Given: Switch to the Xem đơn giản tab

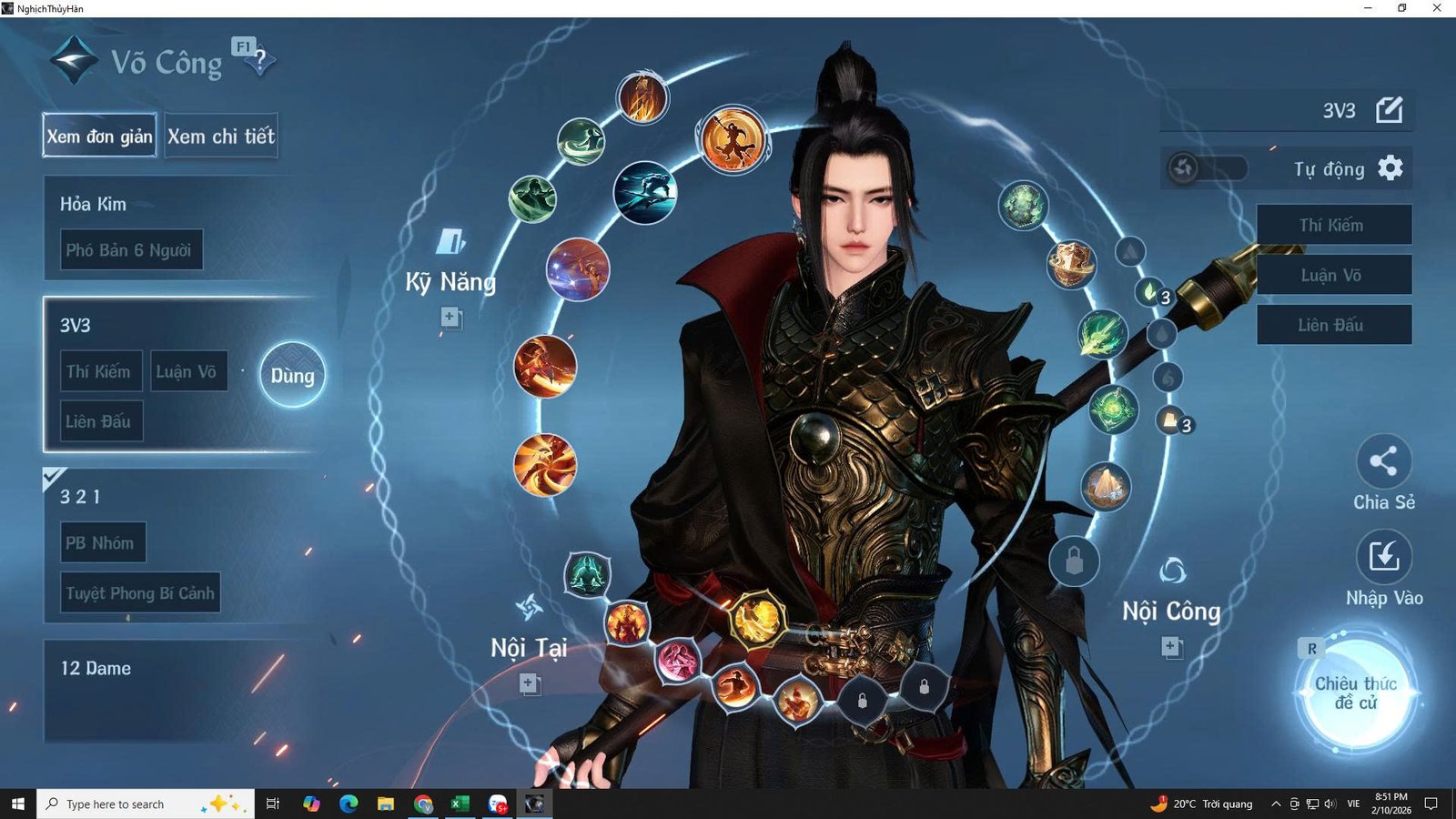Looking at the screenshot, I should [98, 136].
